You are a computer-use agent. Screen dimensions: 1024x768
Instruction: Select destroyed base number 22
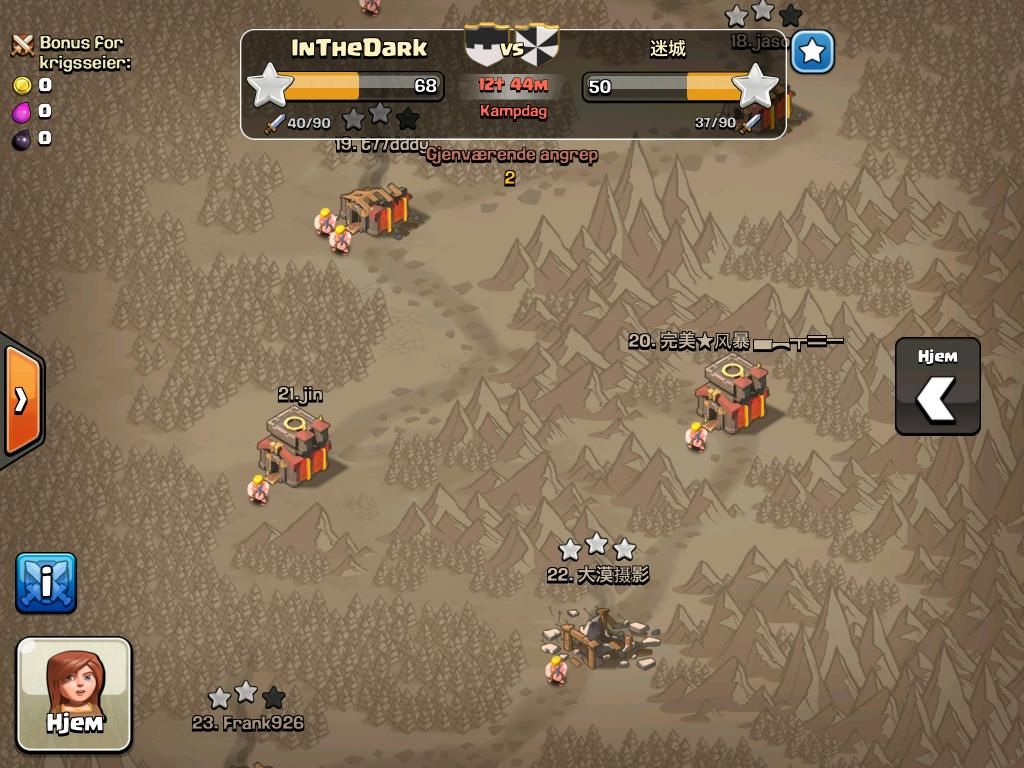click(x=600, y=639)
